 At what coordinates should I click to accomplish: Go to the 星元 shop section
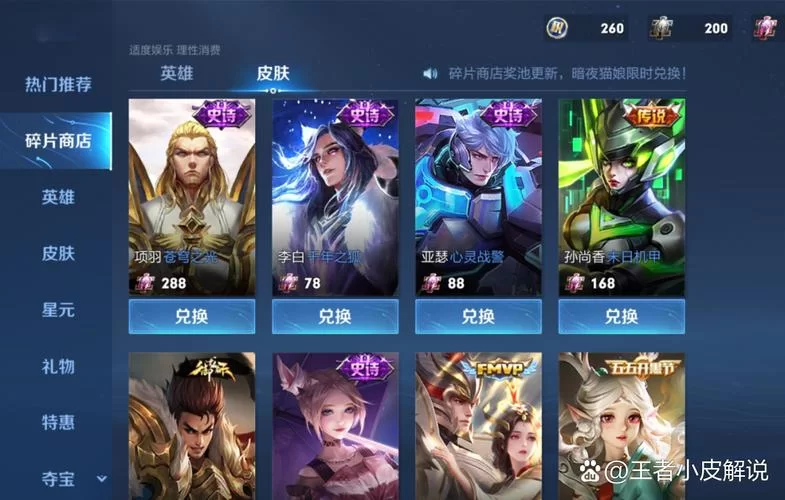pos(58,309)
